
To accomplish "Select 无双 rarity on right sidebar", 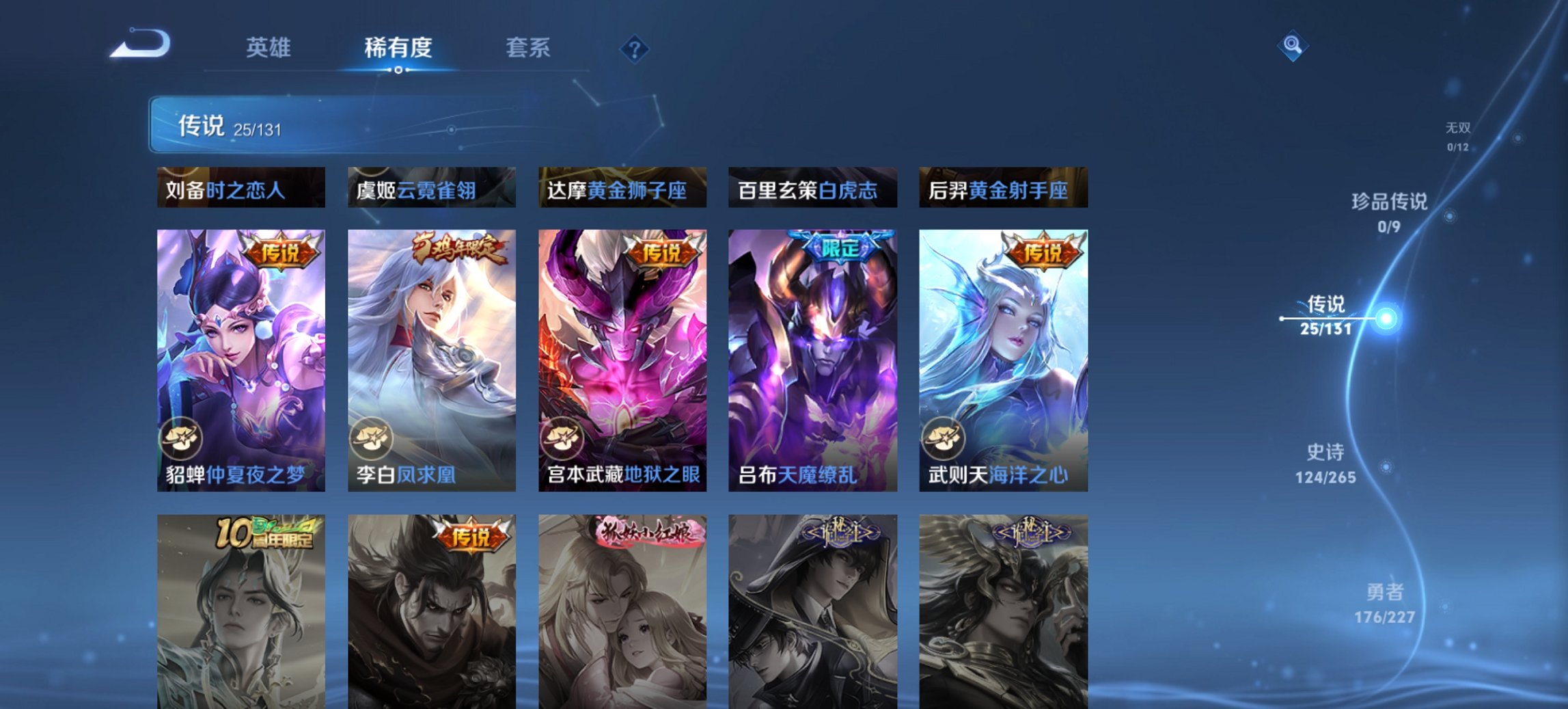I will 1457,126.
